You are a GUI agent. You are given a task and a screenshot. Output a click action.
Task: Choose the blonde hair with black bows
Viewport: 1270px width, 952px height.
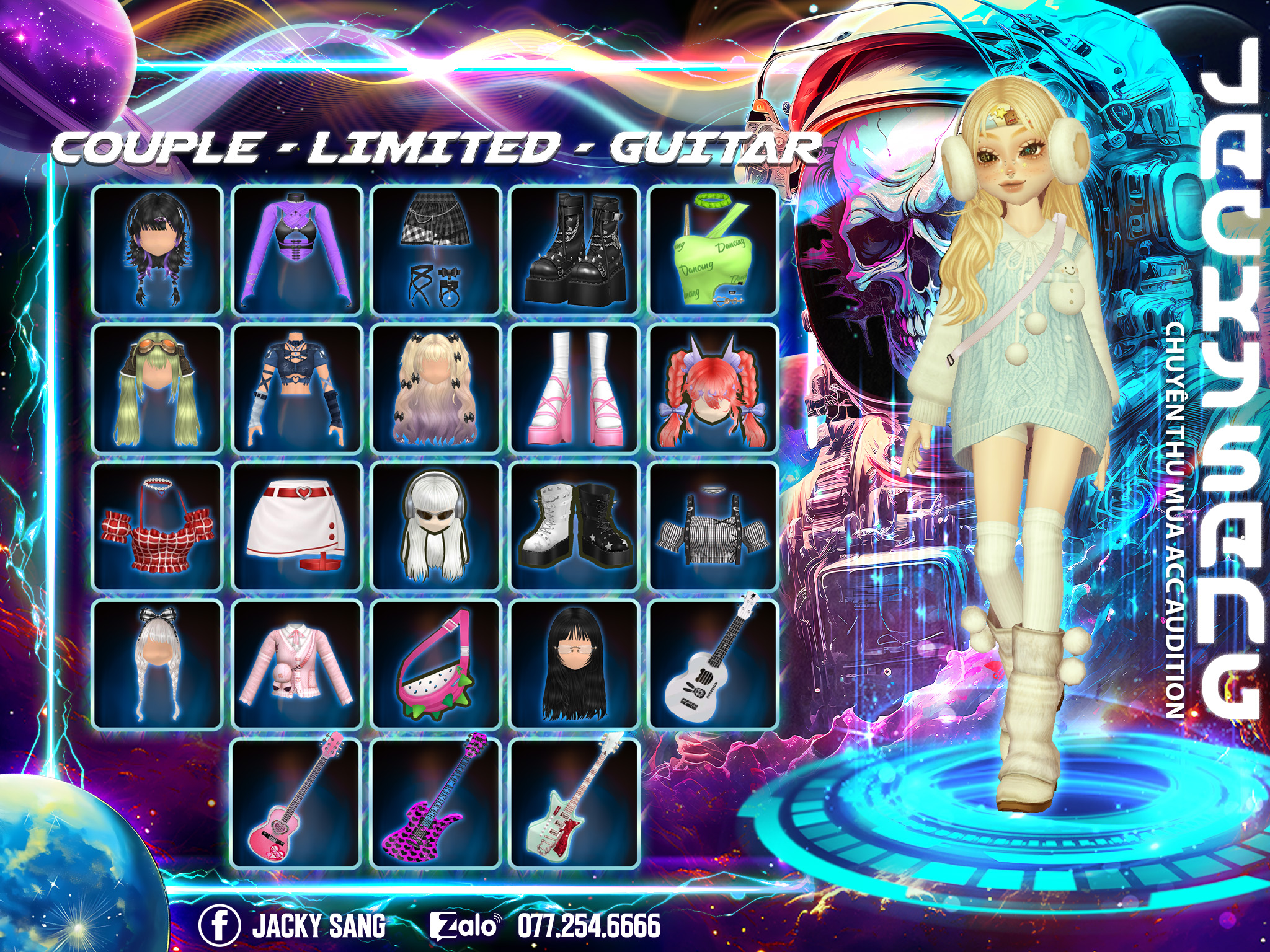pos(436,389)
